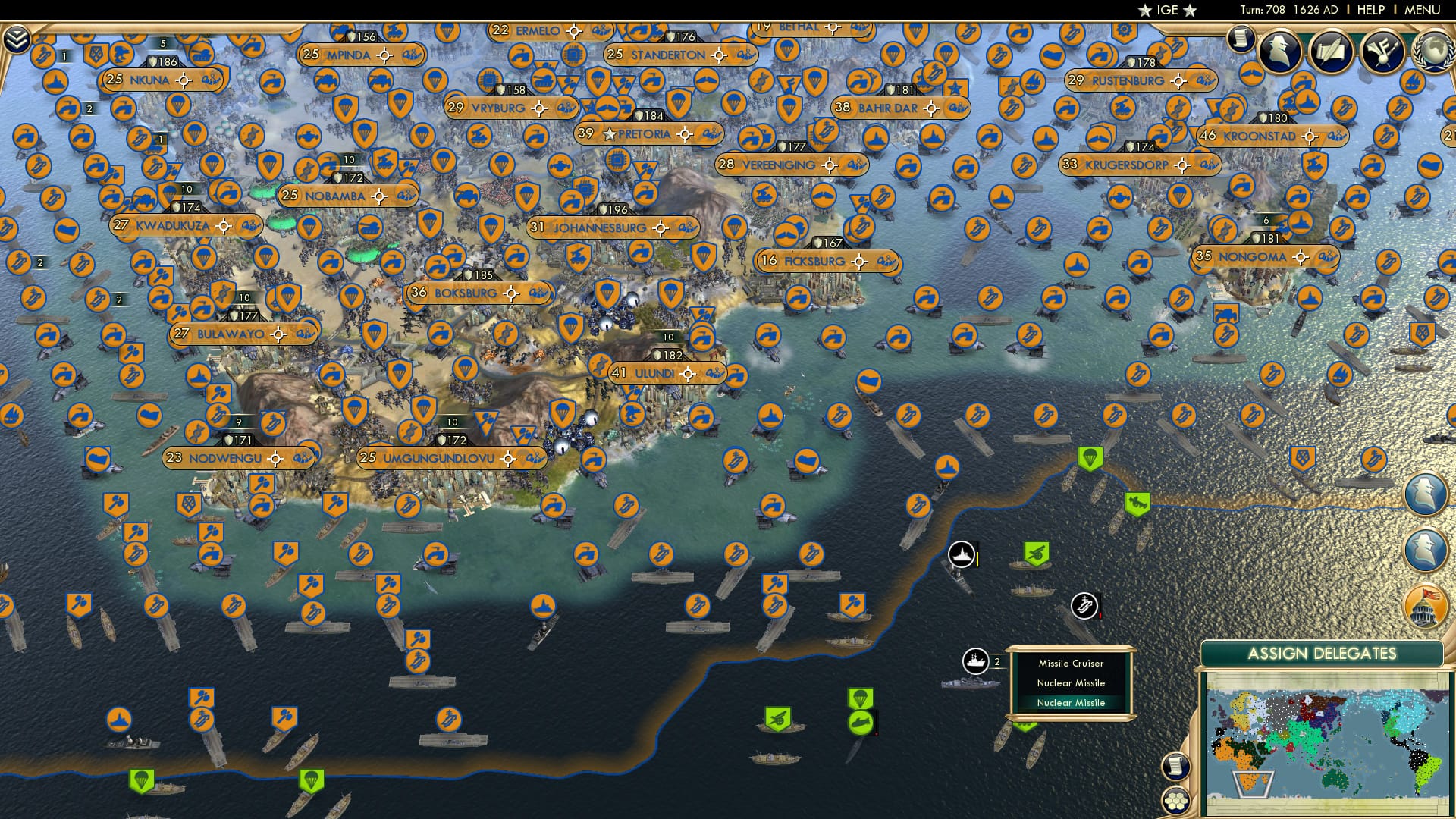This screenshot has width=1456, height=819.
Task: Click the honeycomb hex icon beside the minimap
Action: [1176, 801]
